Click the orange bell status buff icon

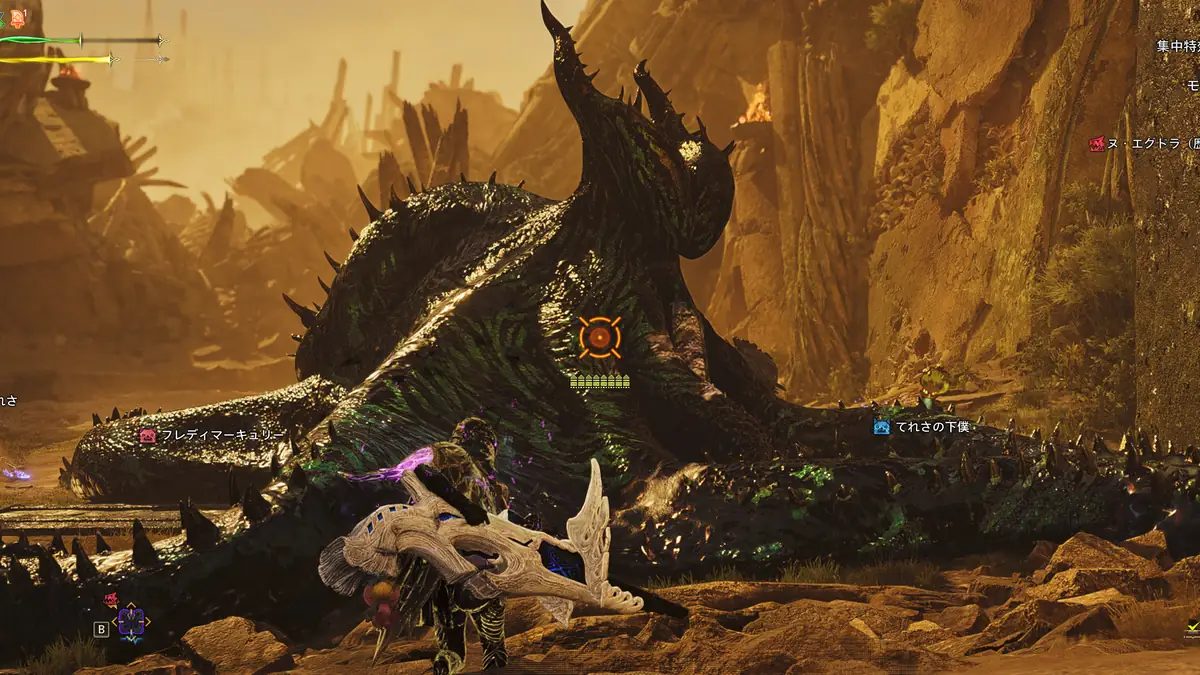pos(19,17)
